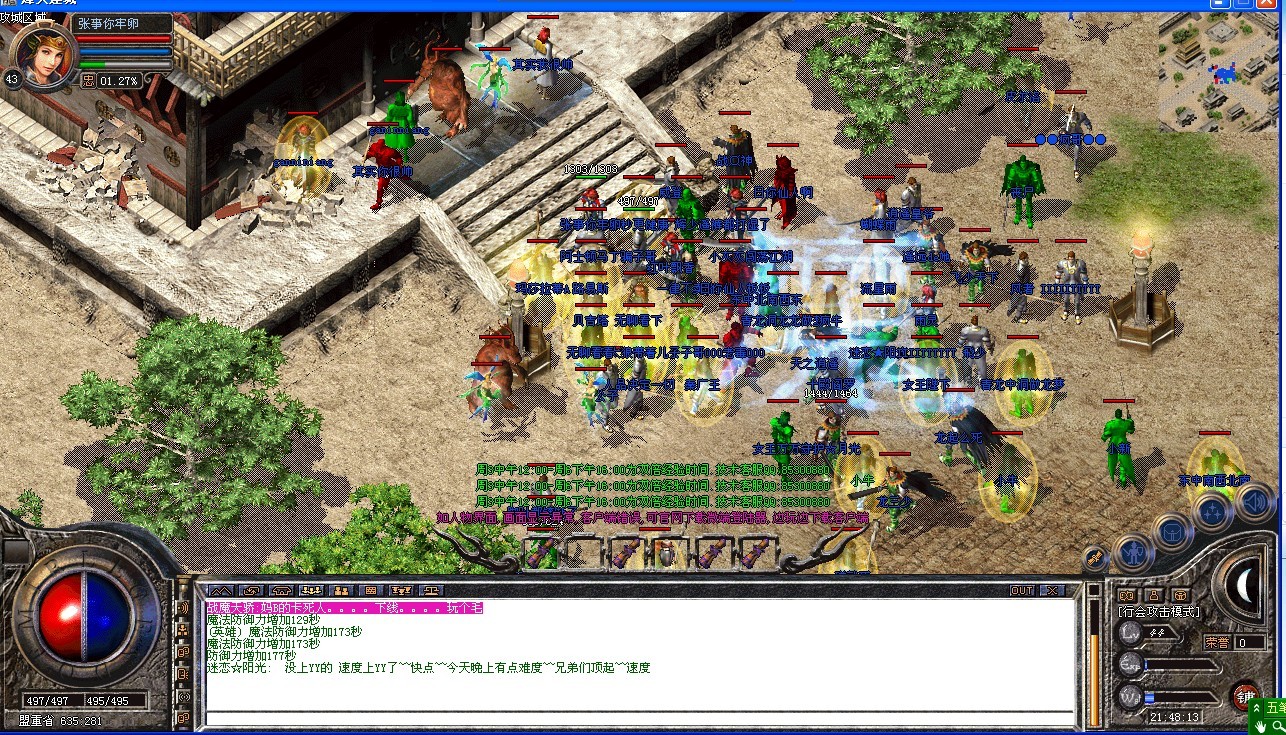The width and height of the screenshot is (1286, 735).
Task: Click the 荣誉 honor value box
Action: (x=1249, y=643)
